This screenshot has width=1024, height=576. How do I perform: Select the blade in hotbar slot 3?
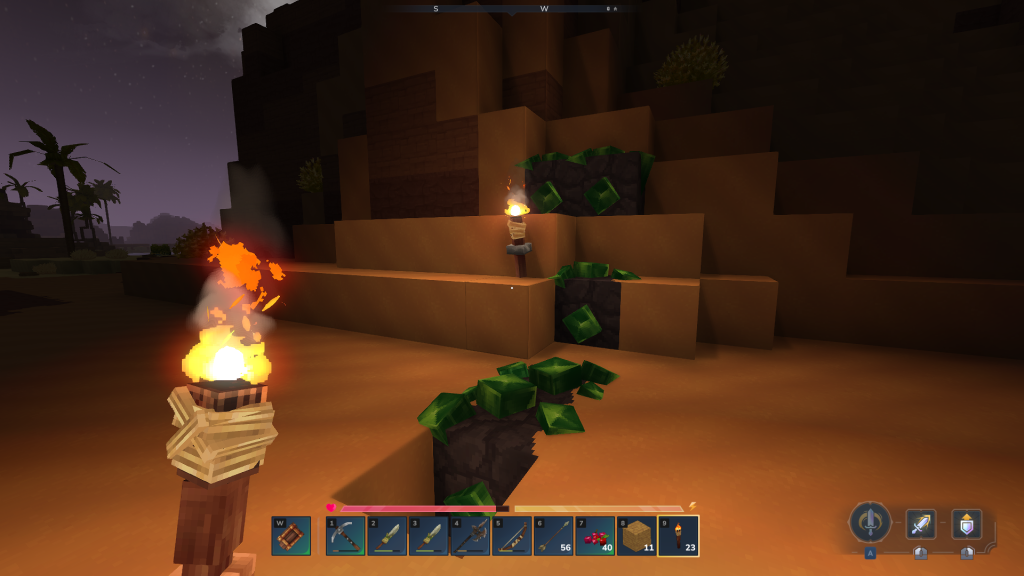tap(428, 536)
